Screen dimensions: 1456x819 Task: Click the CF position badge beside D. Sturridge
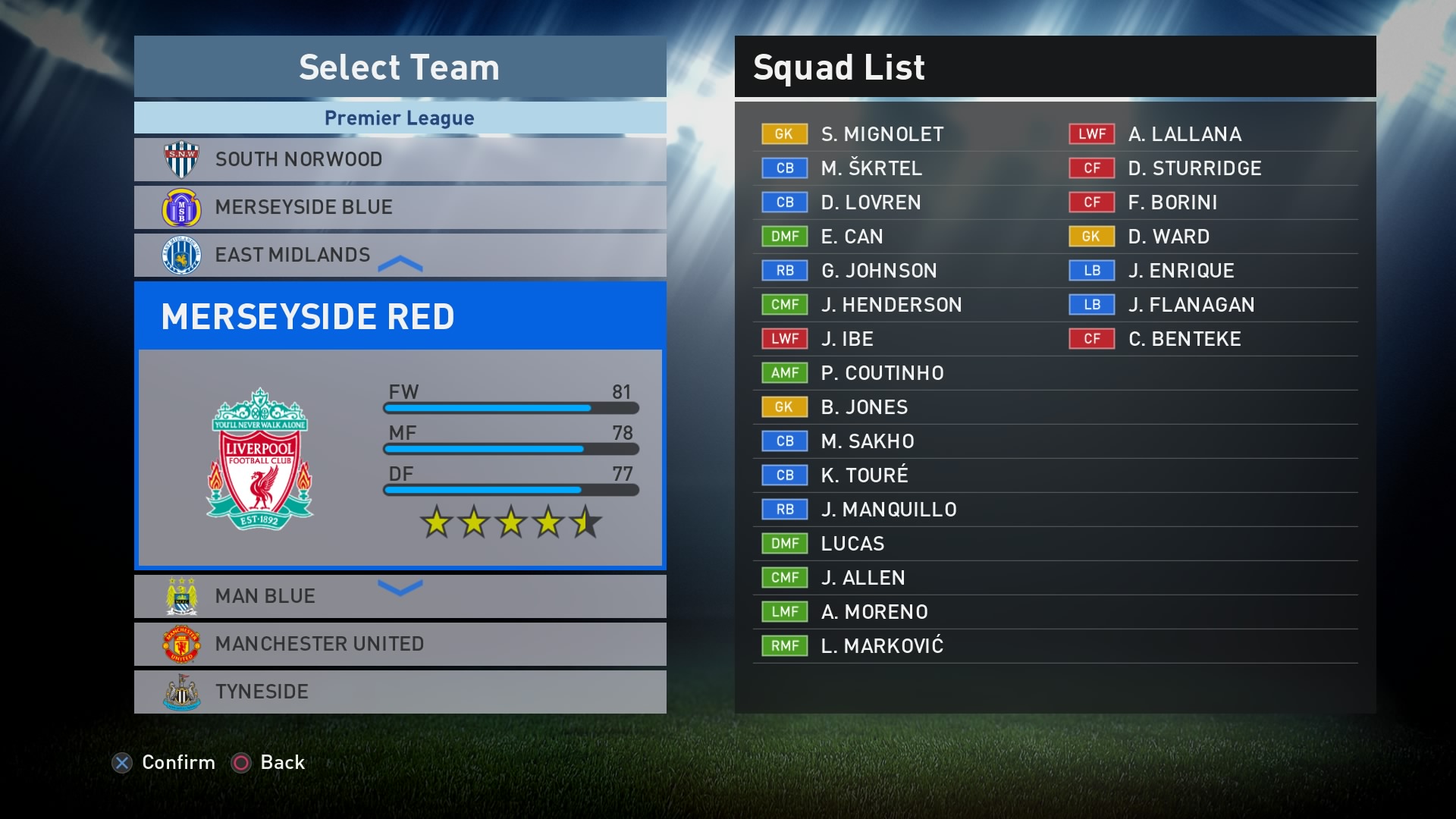(1092, 168)
